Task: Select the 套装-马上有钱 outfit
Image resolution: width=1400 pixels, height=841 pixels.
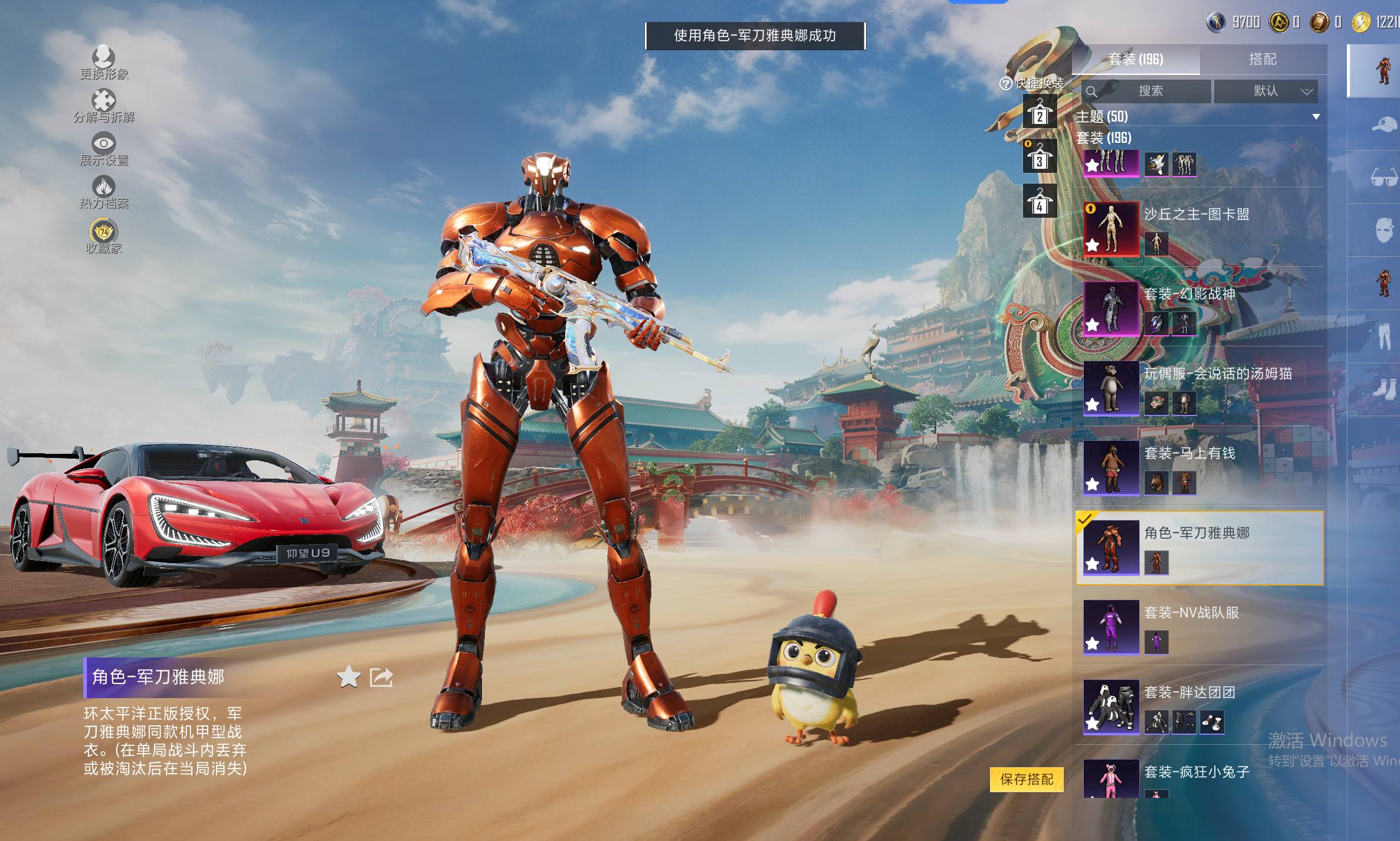Action: click(x=1198, y=467)
